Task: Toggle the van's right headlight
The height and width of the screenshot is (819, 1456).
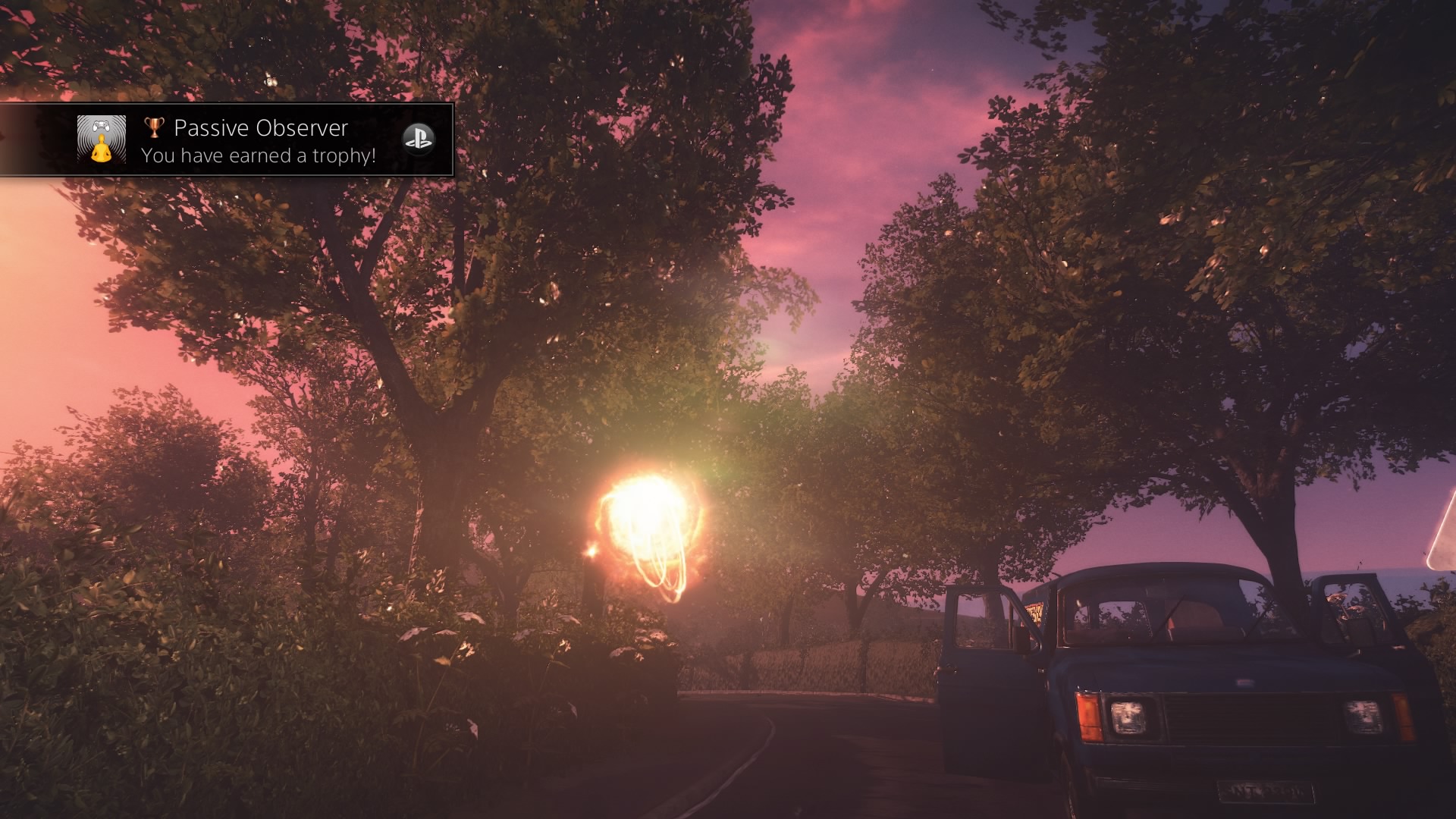Action: point(1363,716)
